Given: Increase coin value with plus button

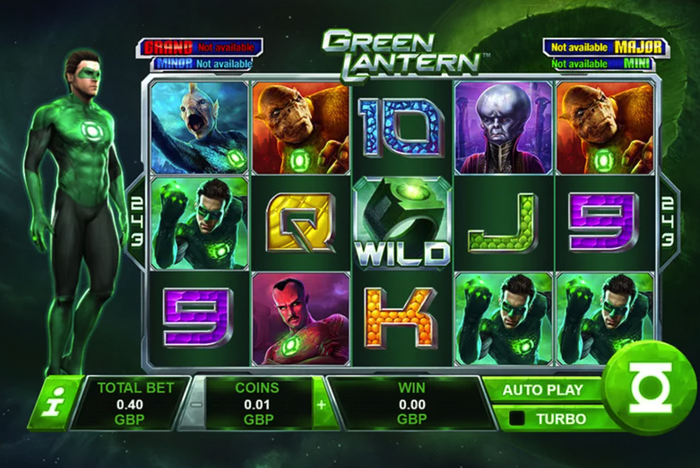Looking at the screenshot, I should pyautogui.click(x=320, y=405).
